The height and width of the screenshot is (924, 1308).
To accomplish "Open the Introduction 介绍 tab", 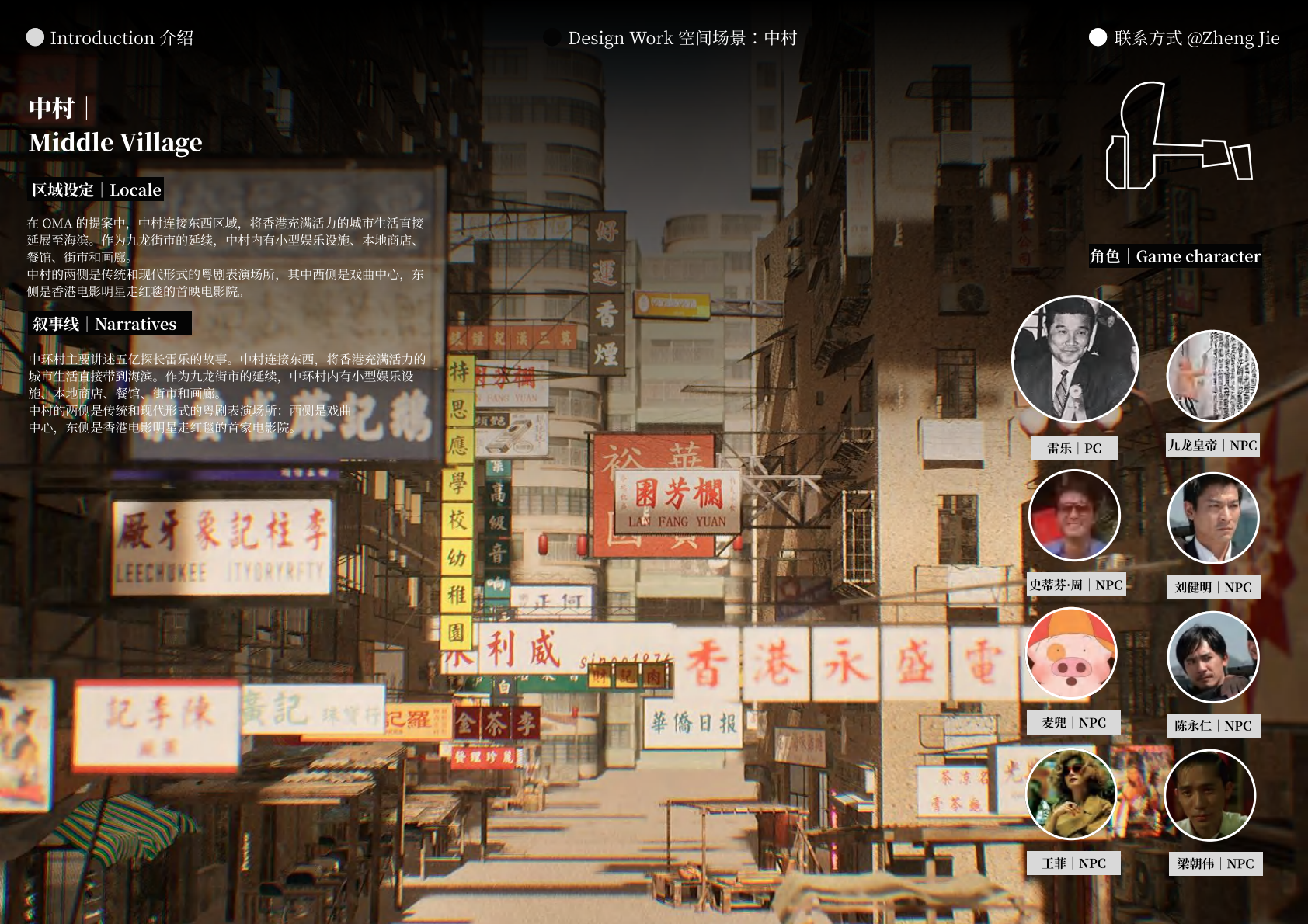I will [x=110, y=38].
